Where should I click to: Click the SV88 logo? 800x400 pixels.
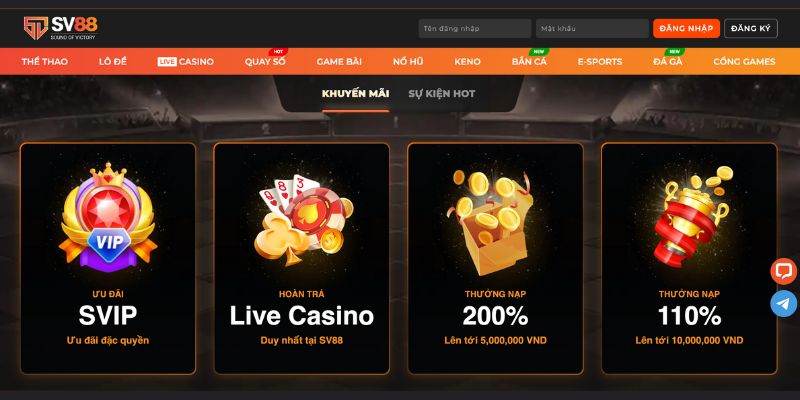click(62, 26)
